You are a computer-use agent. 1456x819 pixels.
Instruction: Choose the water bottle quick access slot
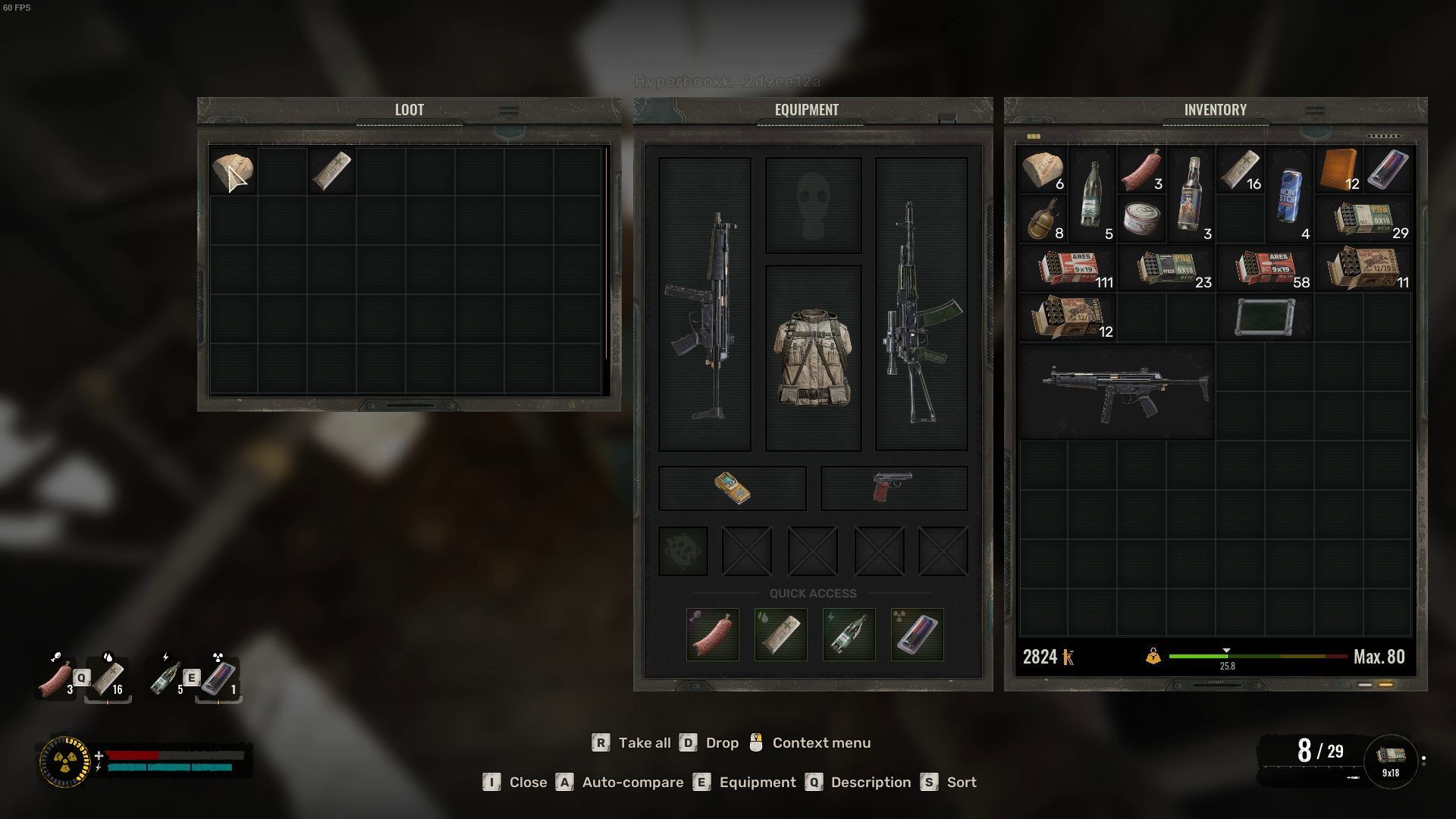pyautogui.click(x=849, y=634)
